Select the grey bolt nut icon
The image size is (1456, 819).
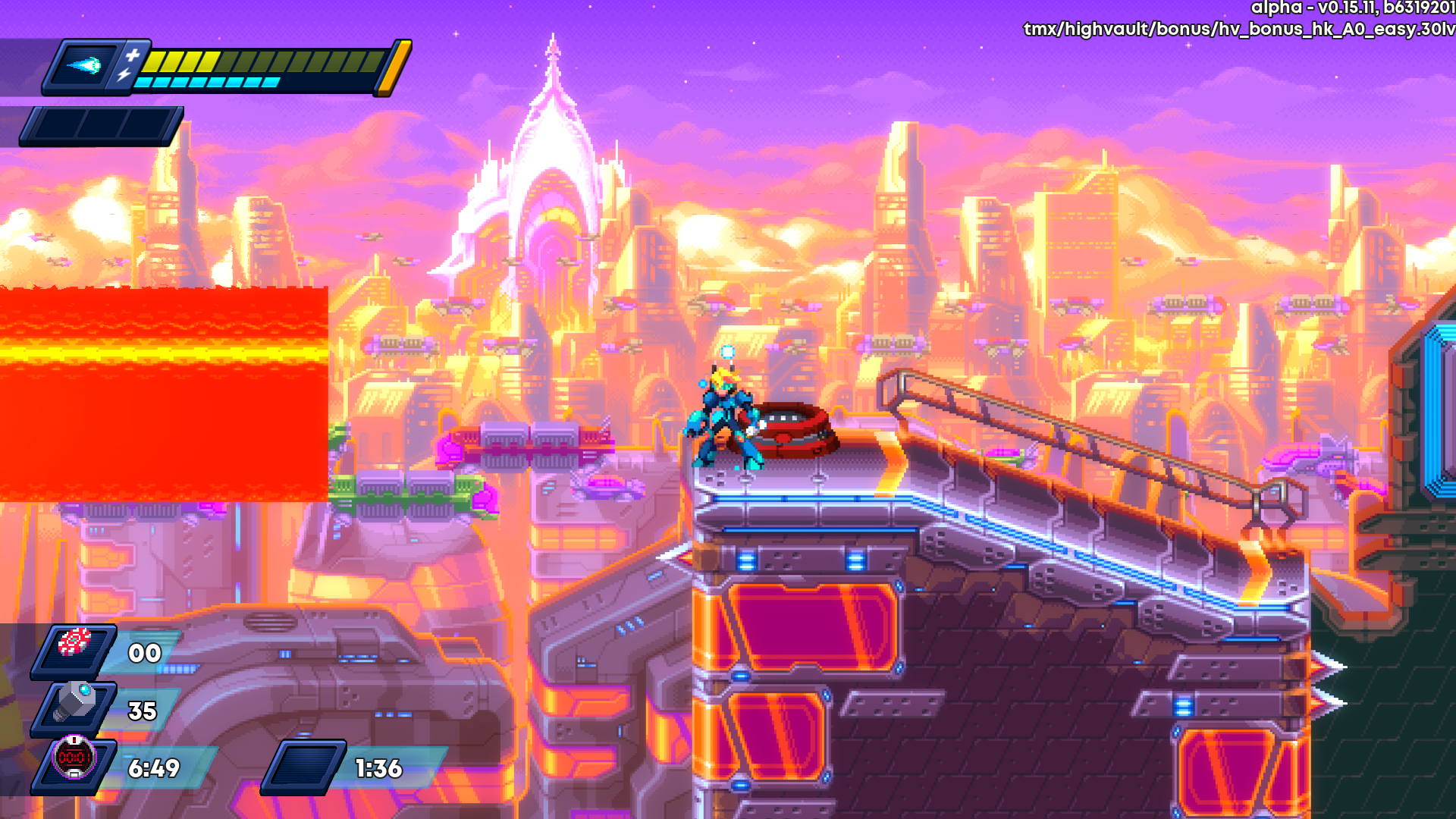coord(76,703)
